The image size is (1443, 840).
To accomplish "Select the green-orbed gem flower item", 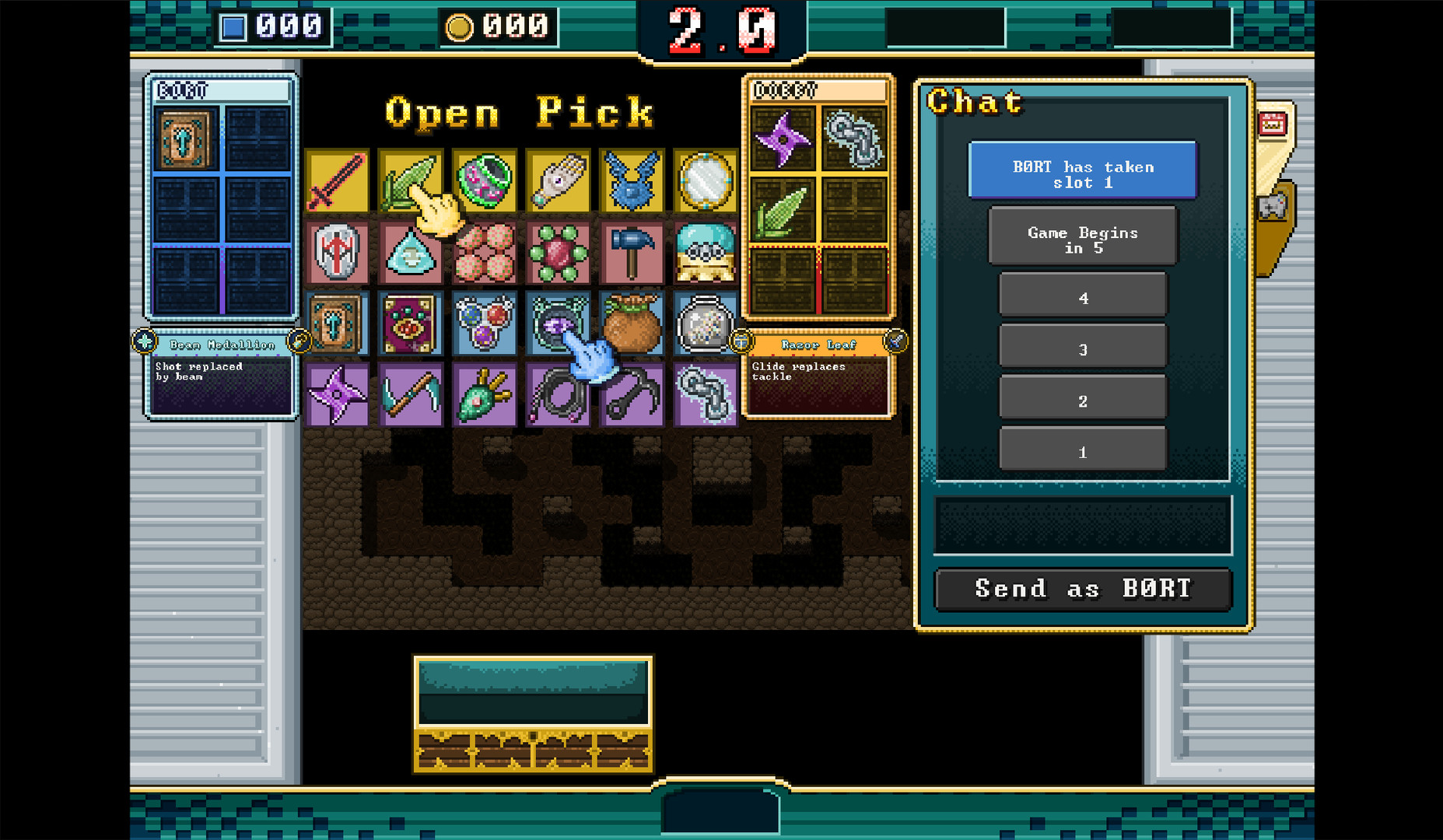I will (559, 253).
